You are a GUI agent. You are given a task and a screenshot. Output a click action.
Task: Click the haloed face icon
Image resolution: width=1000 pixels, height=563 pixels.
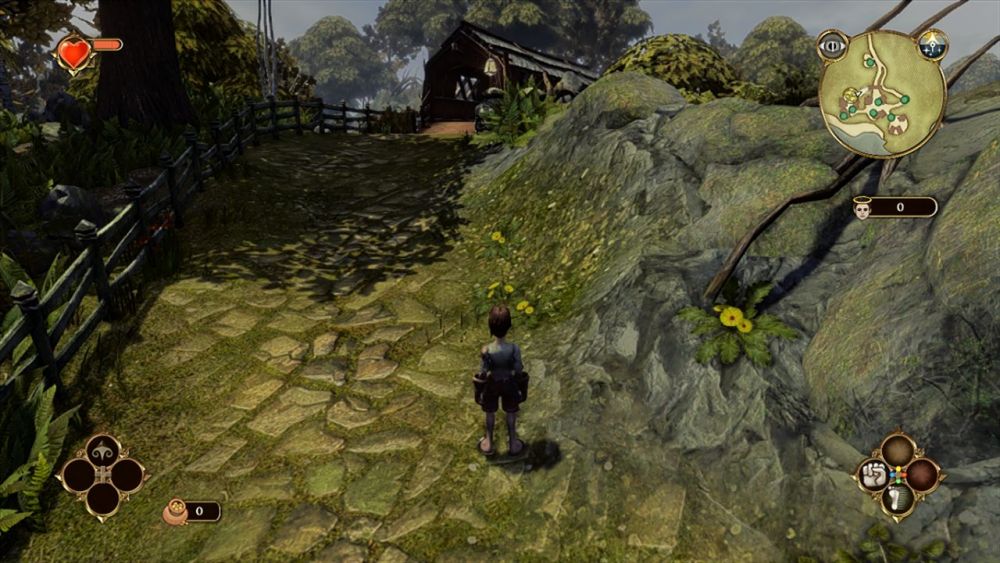863,207
